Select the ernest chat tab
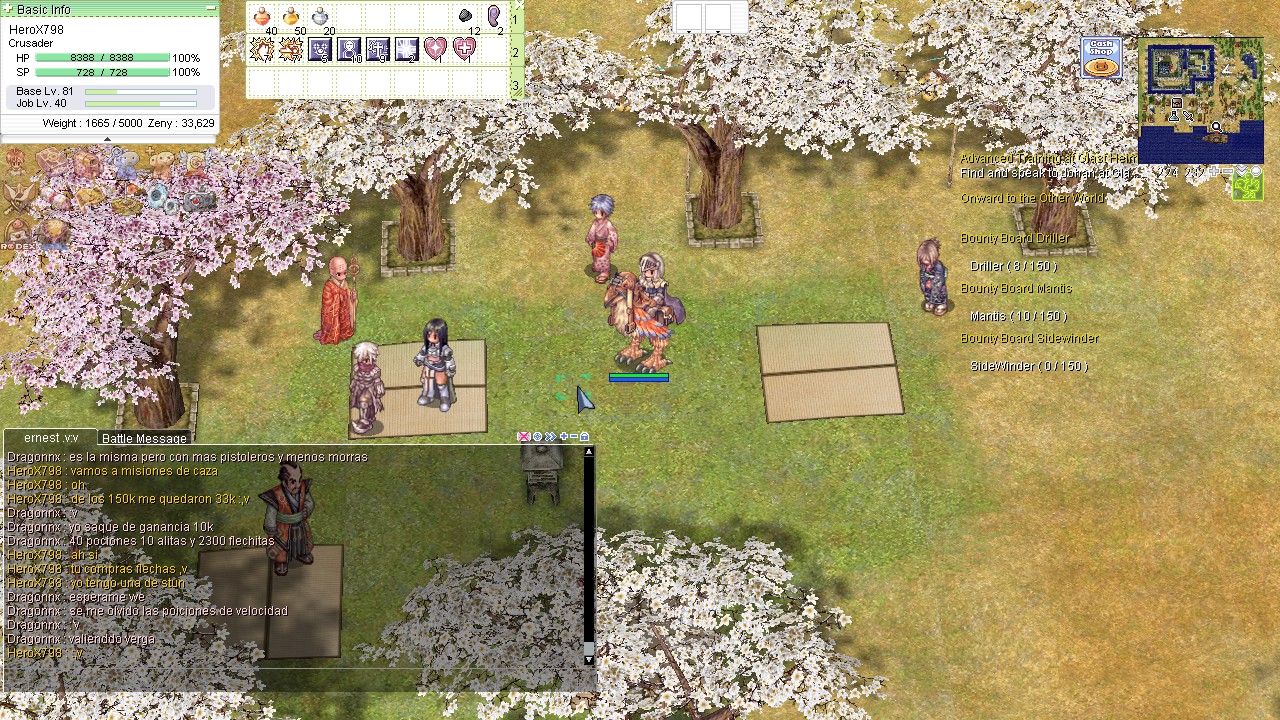 (50, 437)
